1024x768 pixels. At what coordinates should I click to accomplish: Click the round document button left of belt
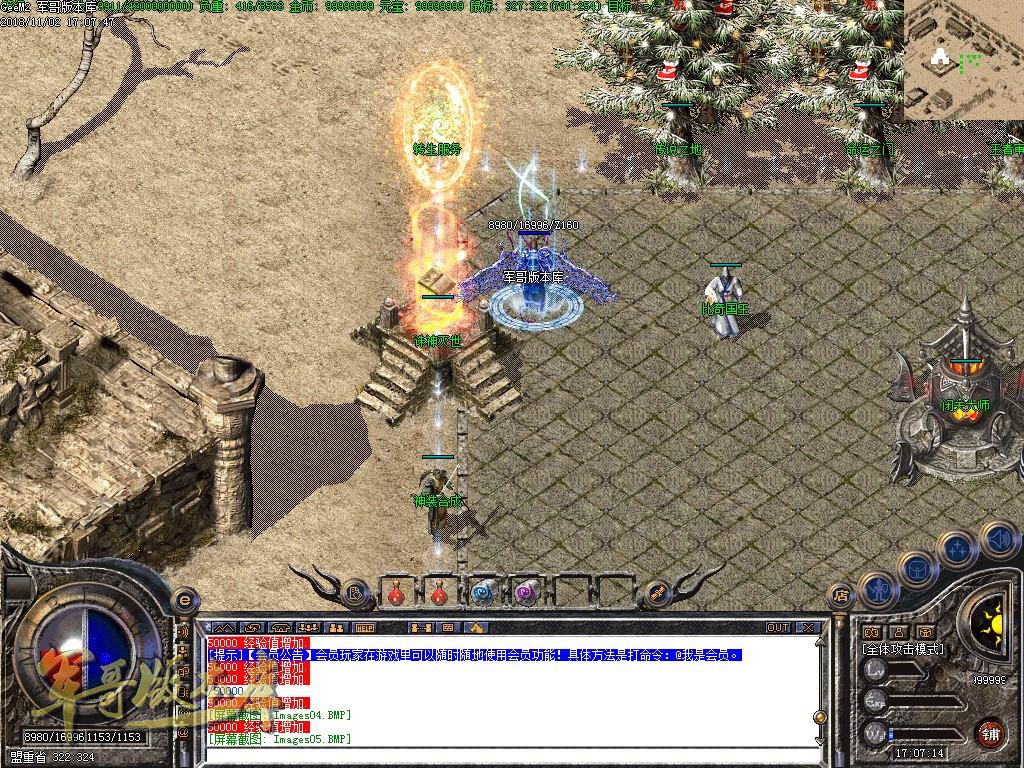point(355,594)
